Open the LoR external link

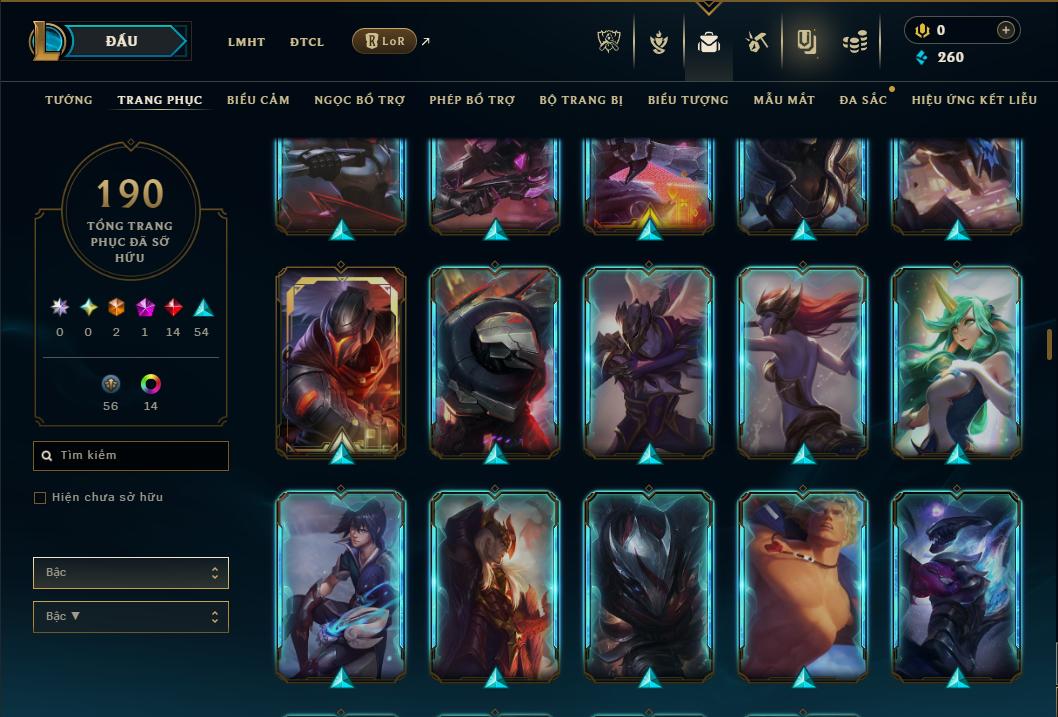[x=385, y=41]
